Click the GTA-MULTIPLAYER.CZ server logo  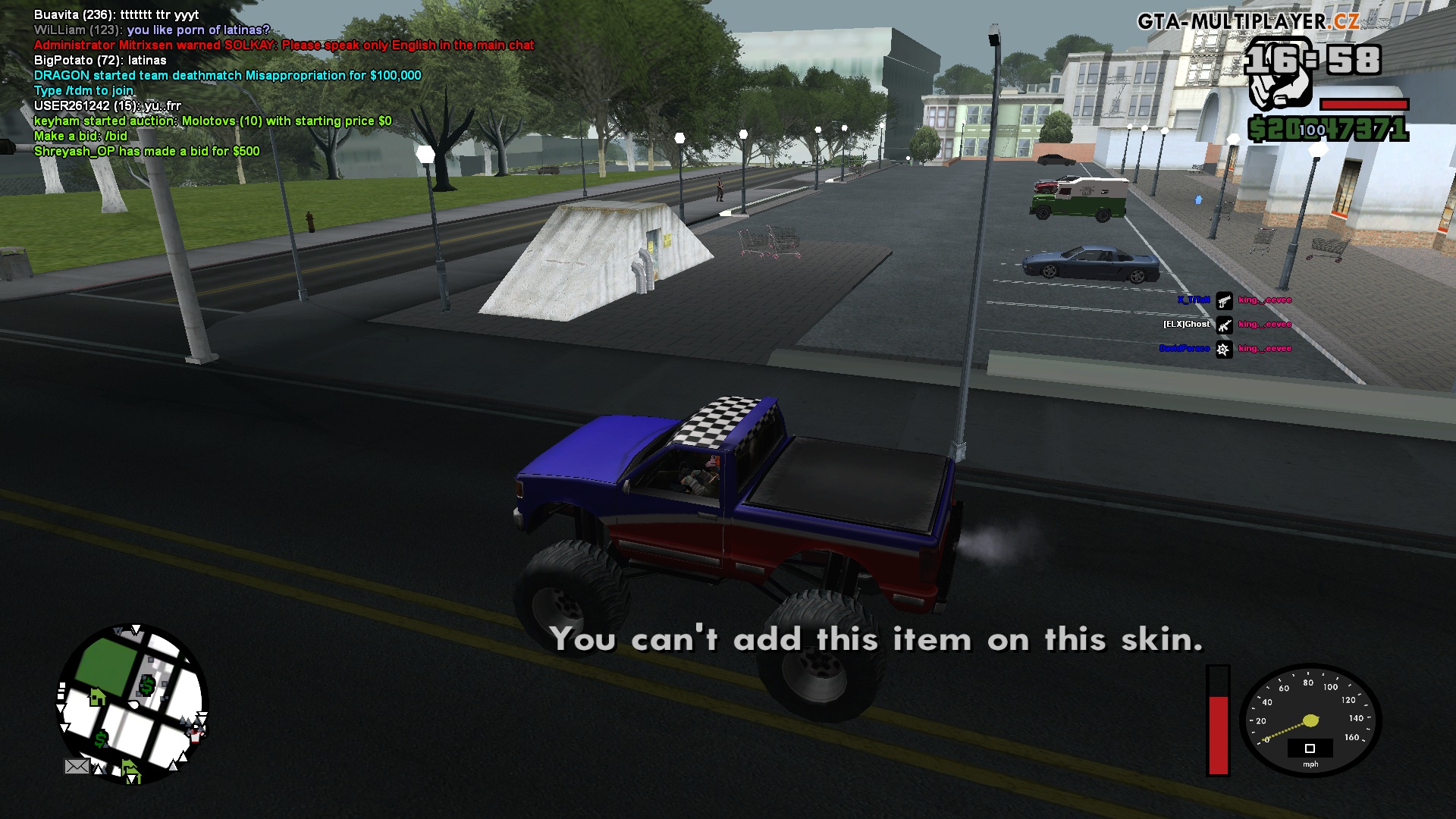click(1247, 21)
